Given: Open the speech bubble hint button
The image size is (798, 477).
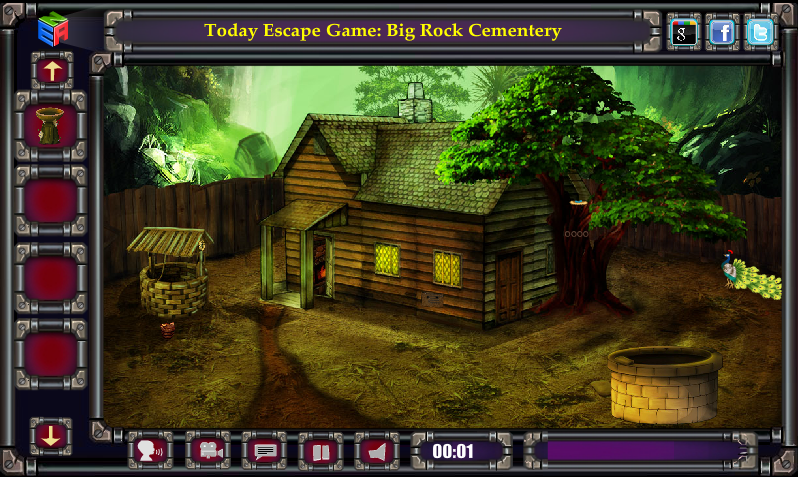Looking at the screenshot, I should point(265,451).
